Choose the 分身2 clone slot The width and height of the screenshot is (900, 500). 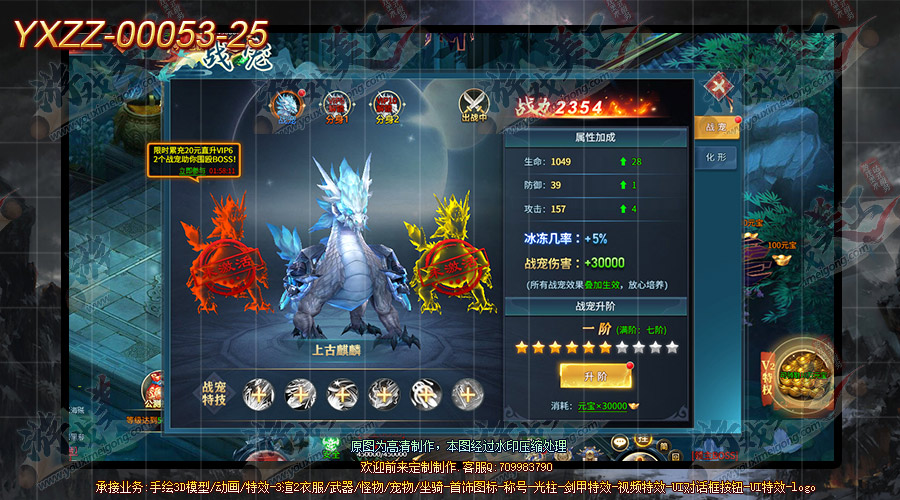386,105
